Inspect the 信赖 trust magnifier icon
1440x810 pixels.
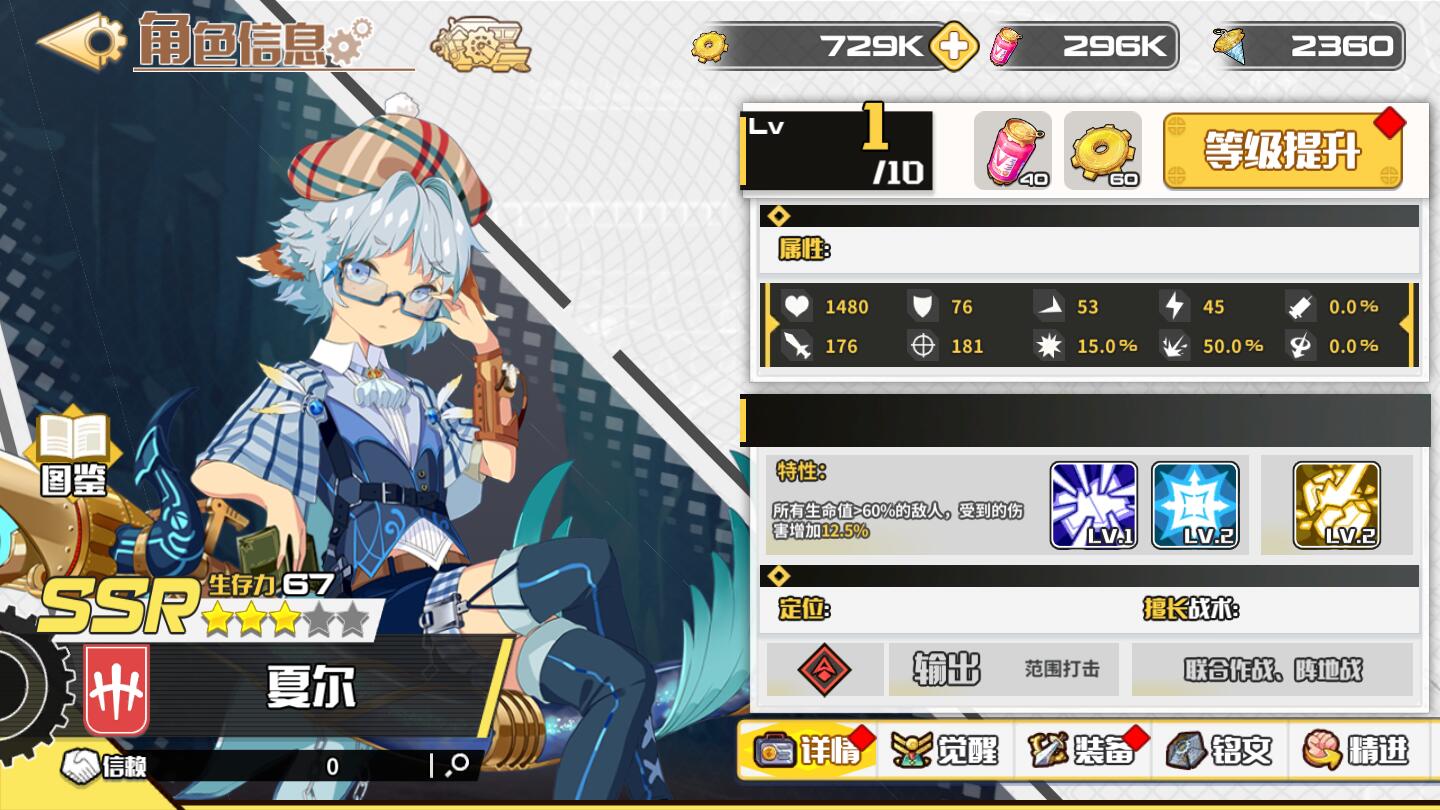point(459,765)
